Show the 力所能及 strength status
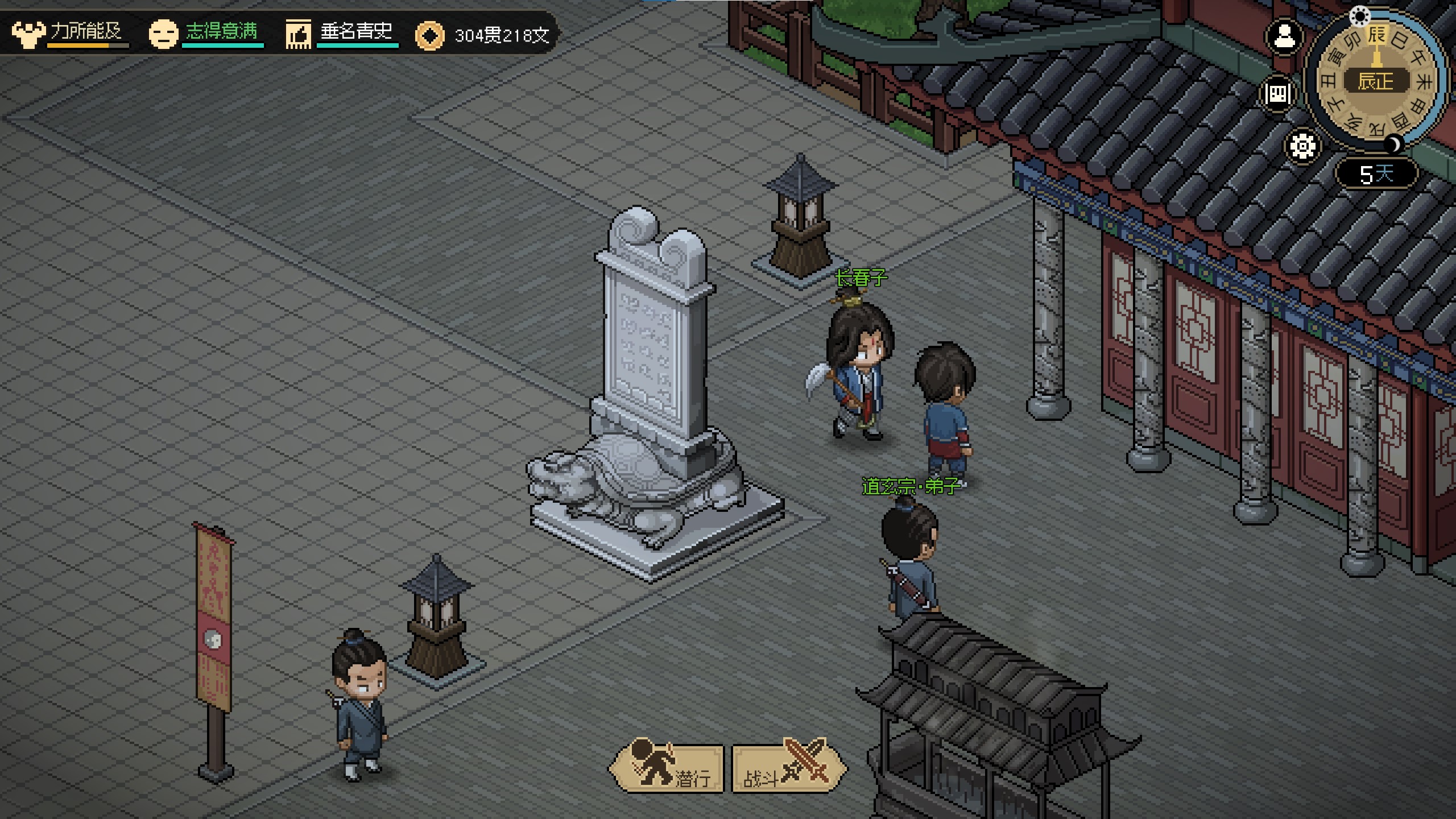 [x=69, y=33]
